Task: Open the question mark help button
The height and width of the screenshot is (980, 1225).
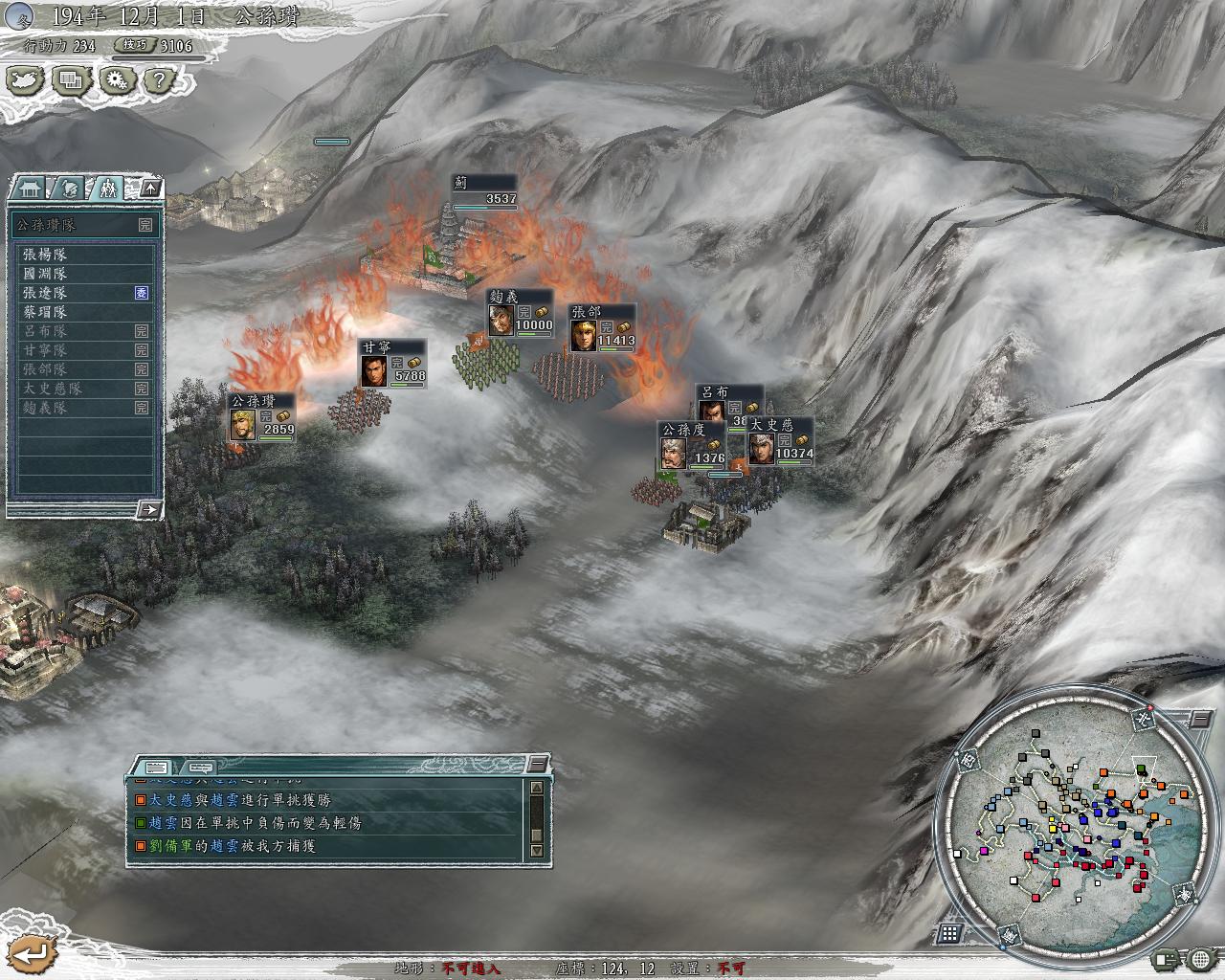Action: pyautogui.click(x=160, y=80)
